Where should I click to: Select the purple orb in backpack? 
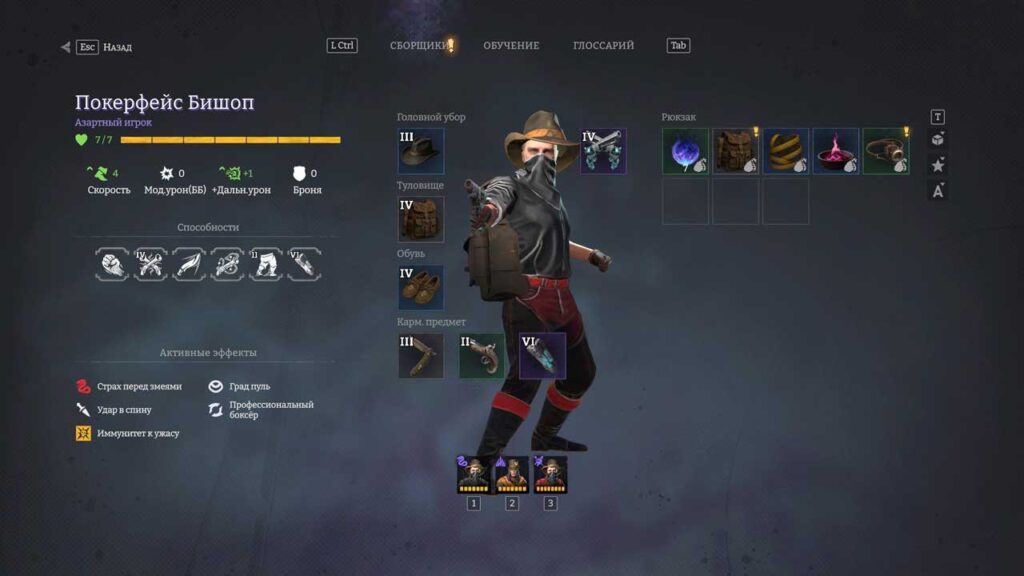[685, 151]
